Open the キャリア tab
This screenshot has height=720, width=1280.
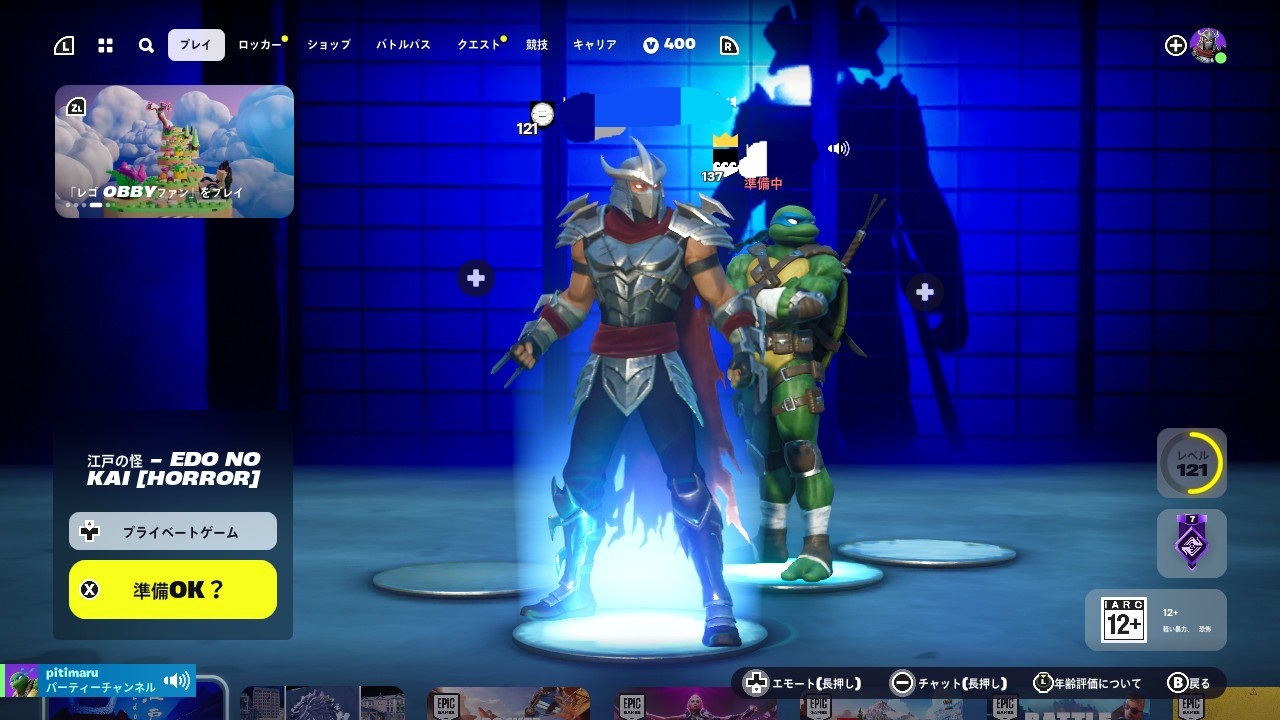tap(595, 45)
